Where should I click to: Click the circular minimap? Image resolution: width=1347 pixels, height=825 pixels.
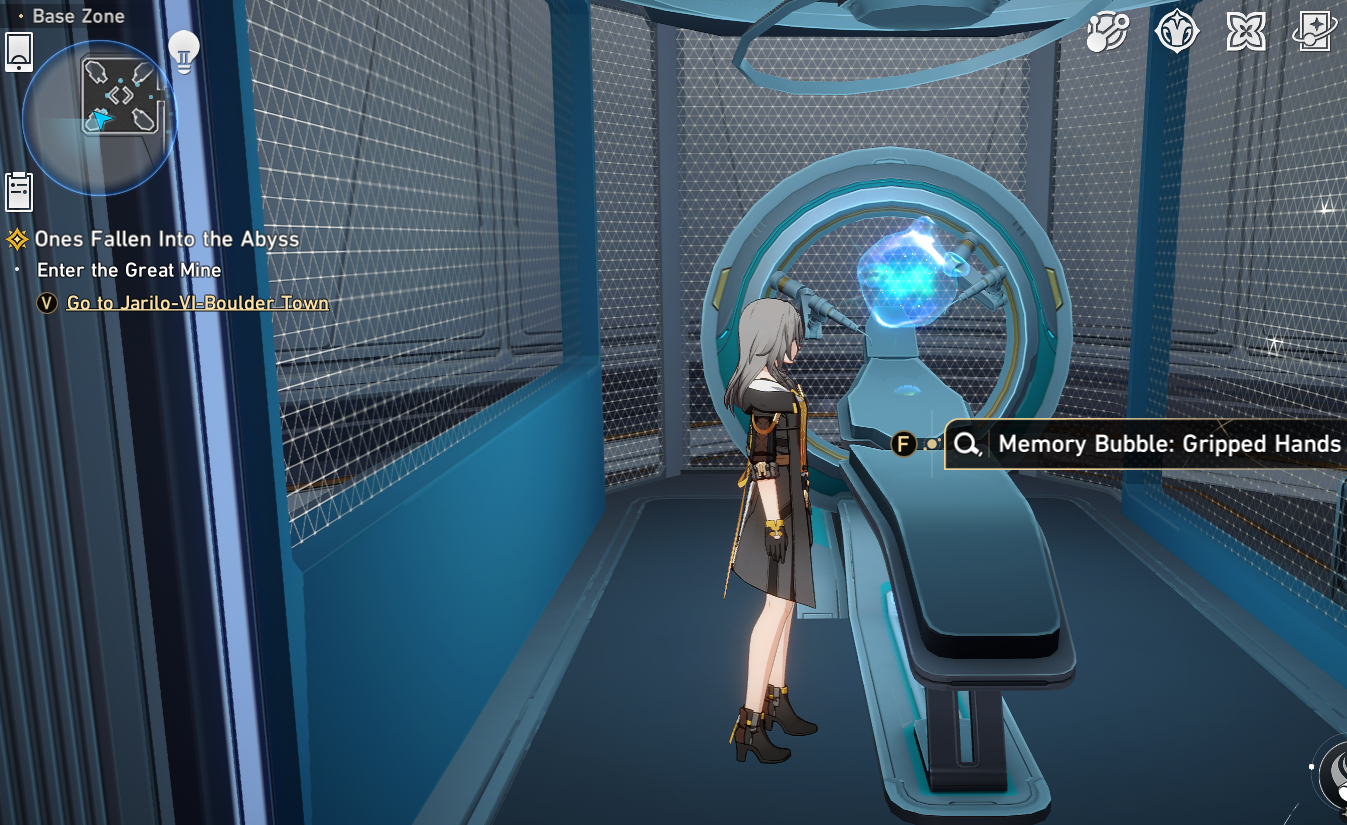tap(100, 118)
